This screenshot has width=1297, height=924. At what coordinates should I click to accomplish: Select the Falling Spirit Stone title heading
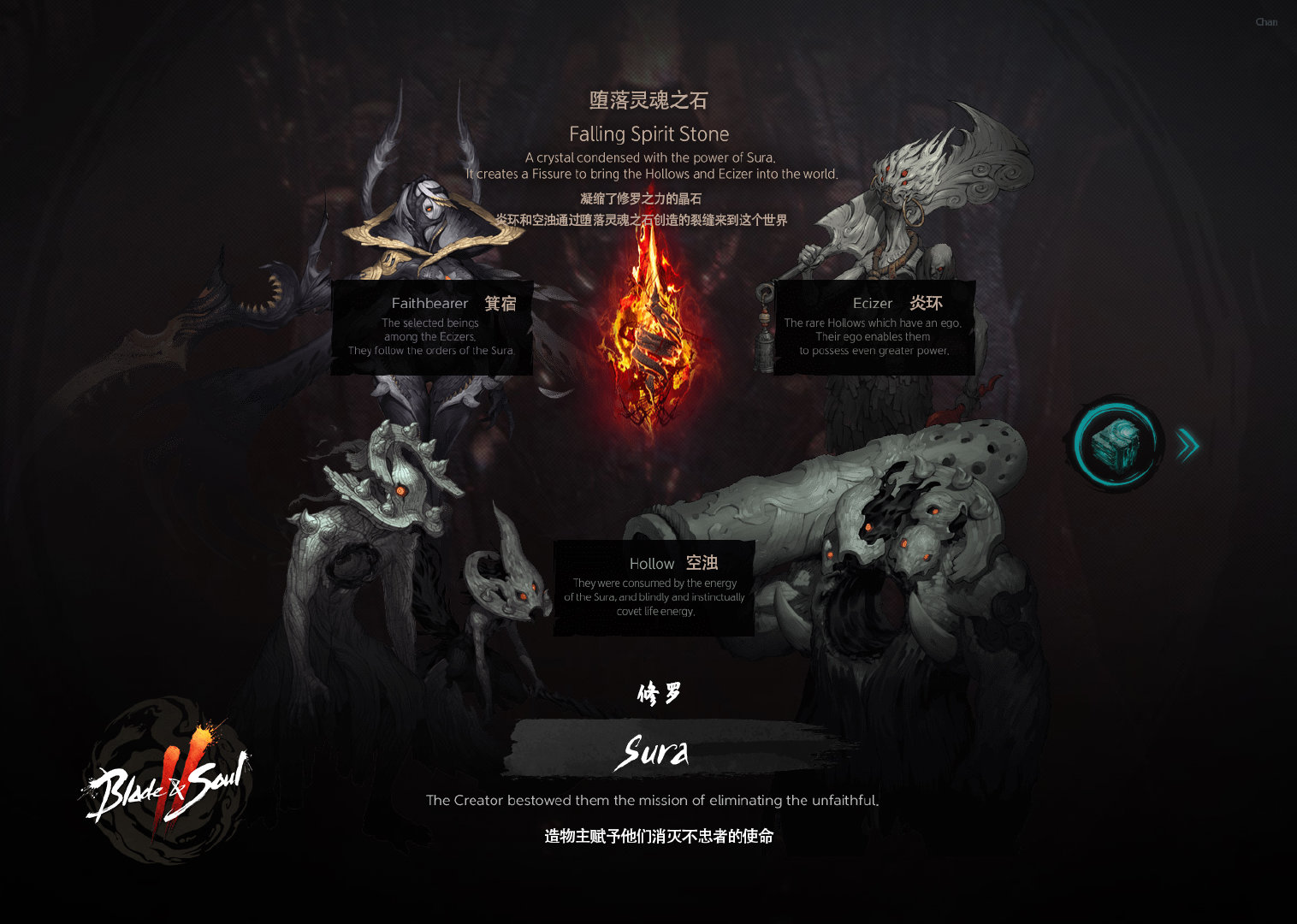[x=648, y=133]
